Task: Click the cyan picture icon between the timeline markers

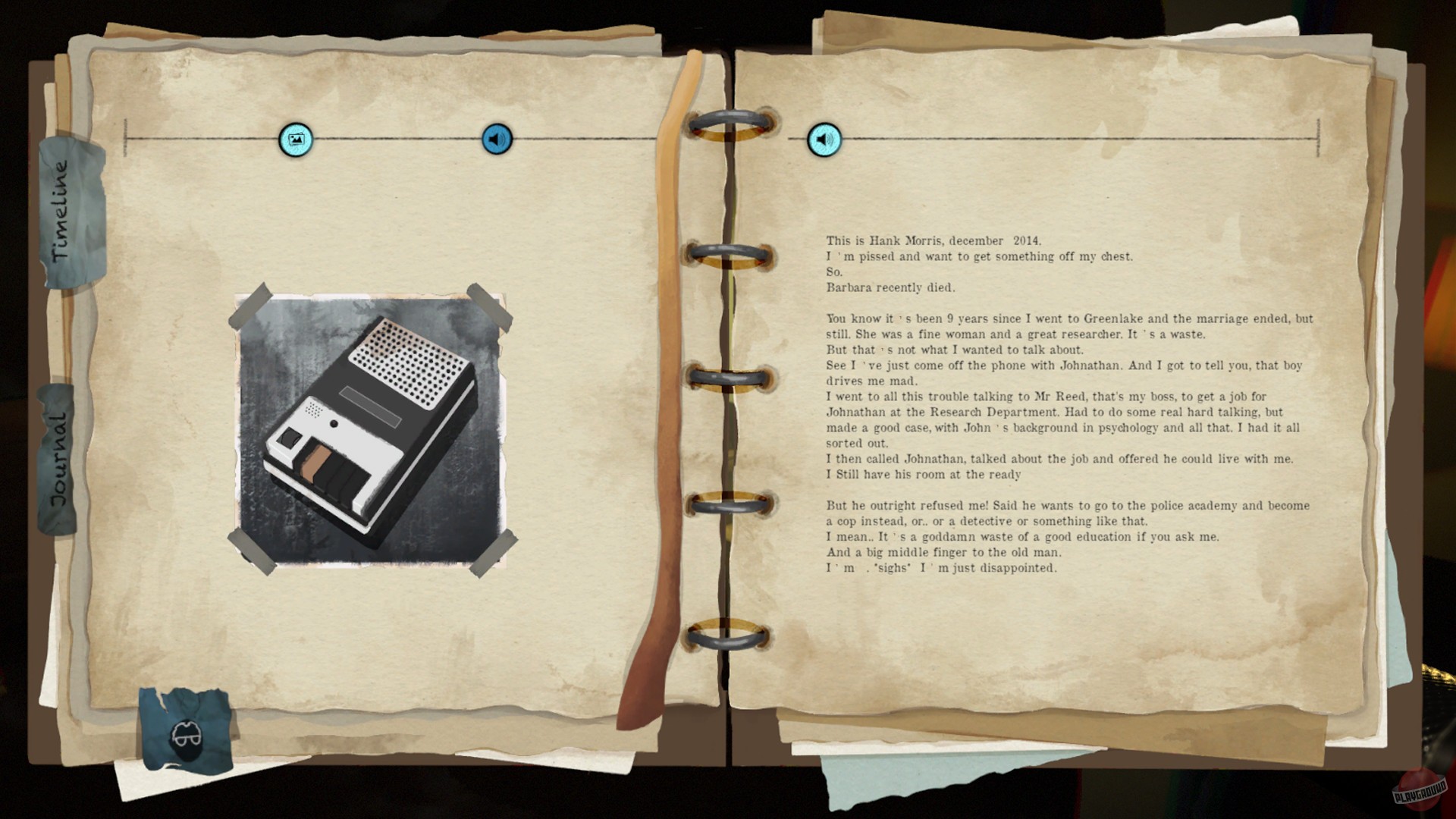Action: 295,140
